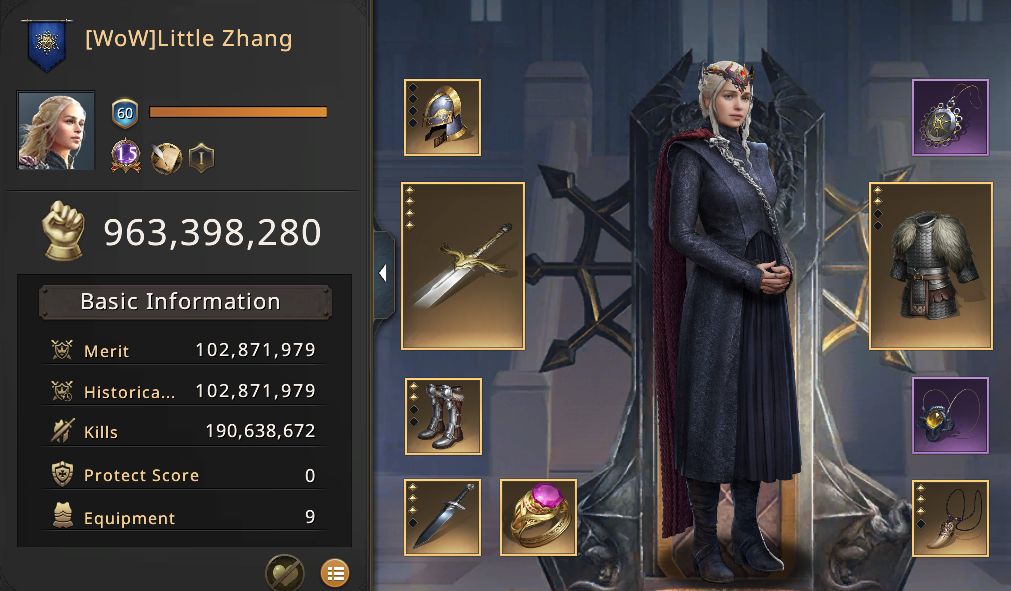Image resolution: width=1011 pixels, height=591 pixels.
Task: Select the gold helmet equipment slot
Action: [x=442, y=118]
